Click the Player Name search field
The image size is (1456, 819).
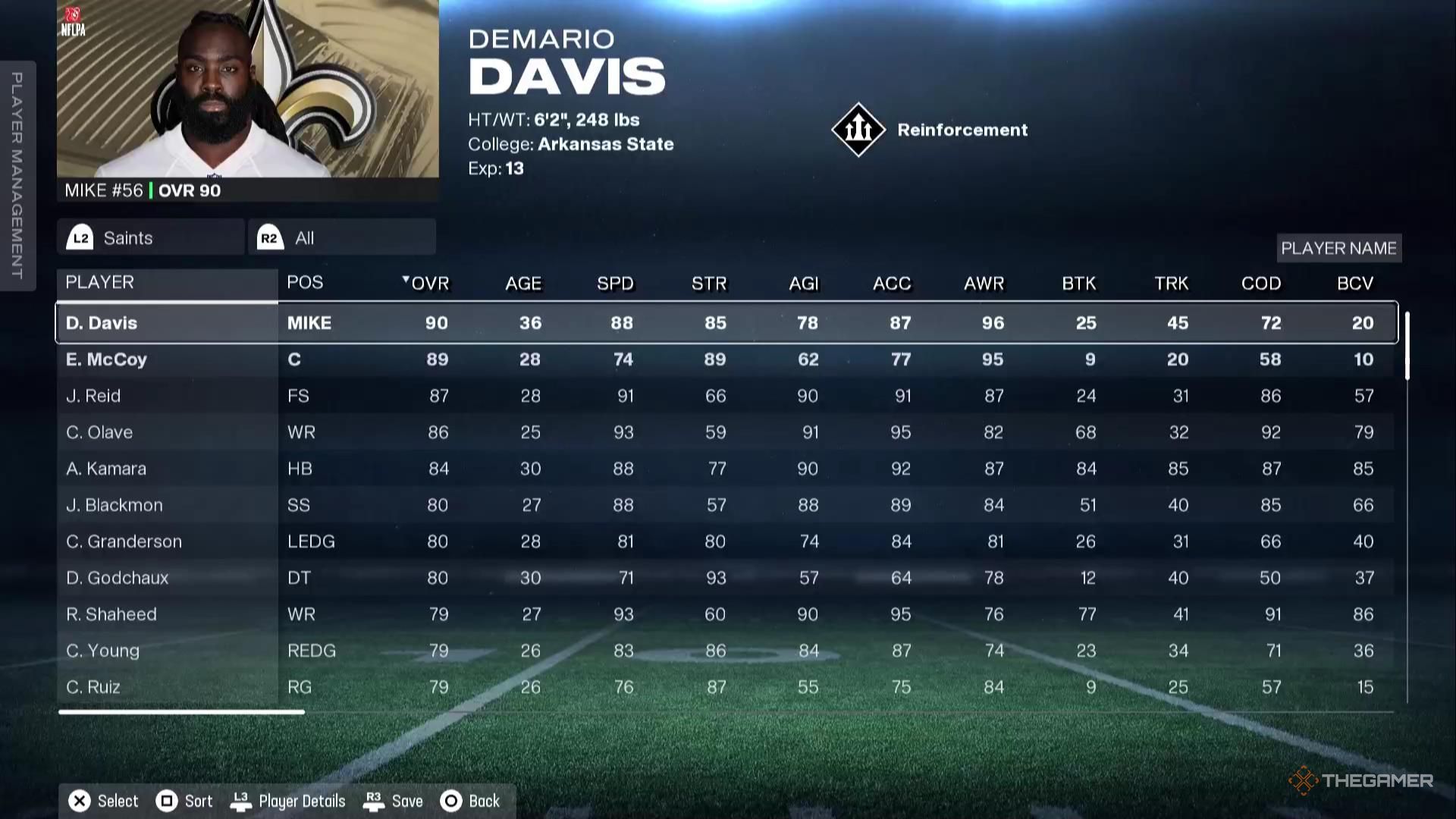[x=1338, y=248]
